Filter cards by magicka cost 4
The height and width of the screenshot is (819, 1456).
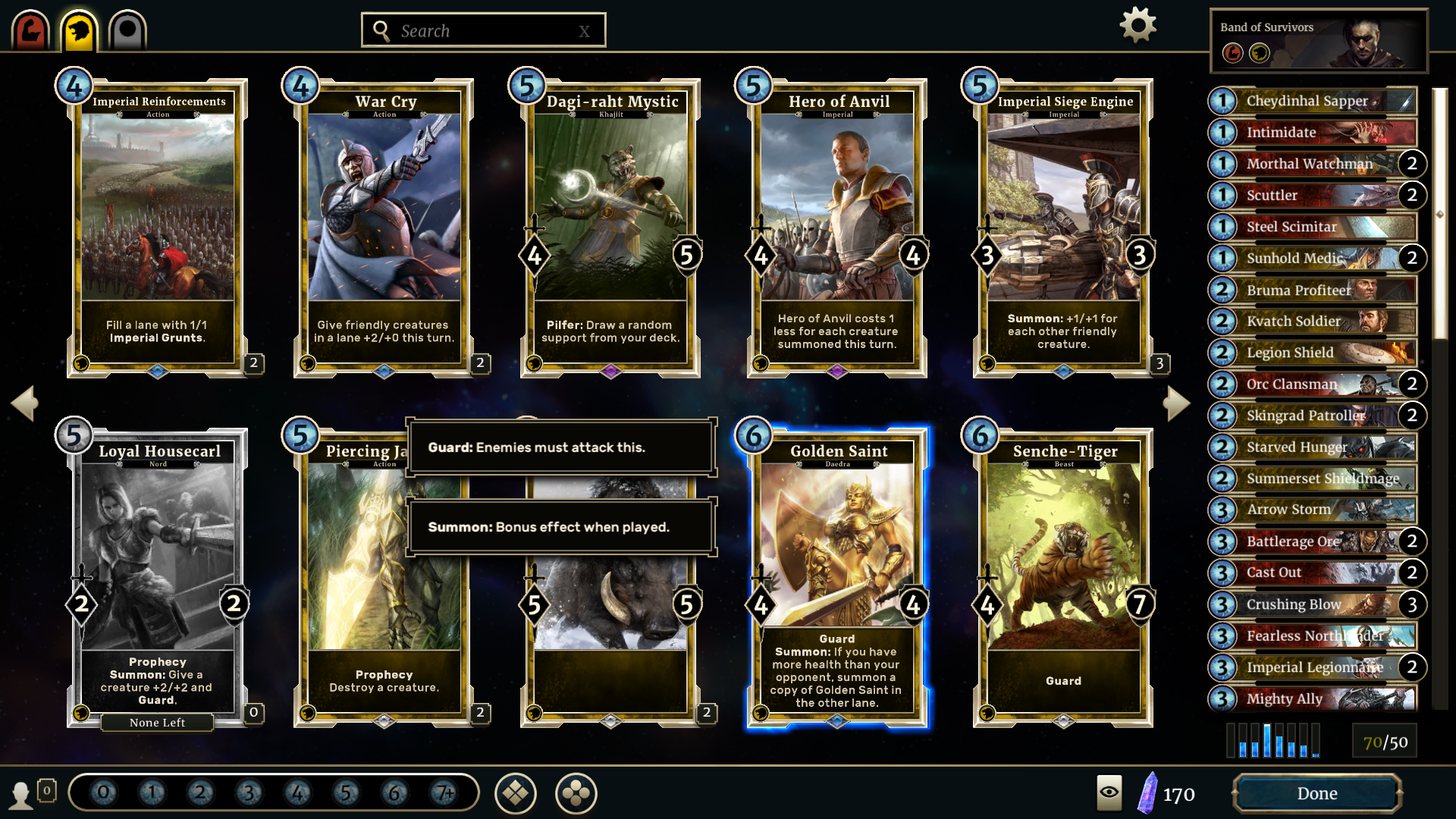(x=297, y=793)
